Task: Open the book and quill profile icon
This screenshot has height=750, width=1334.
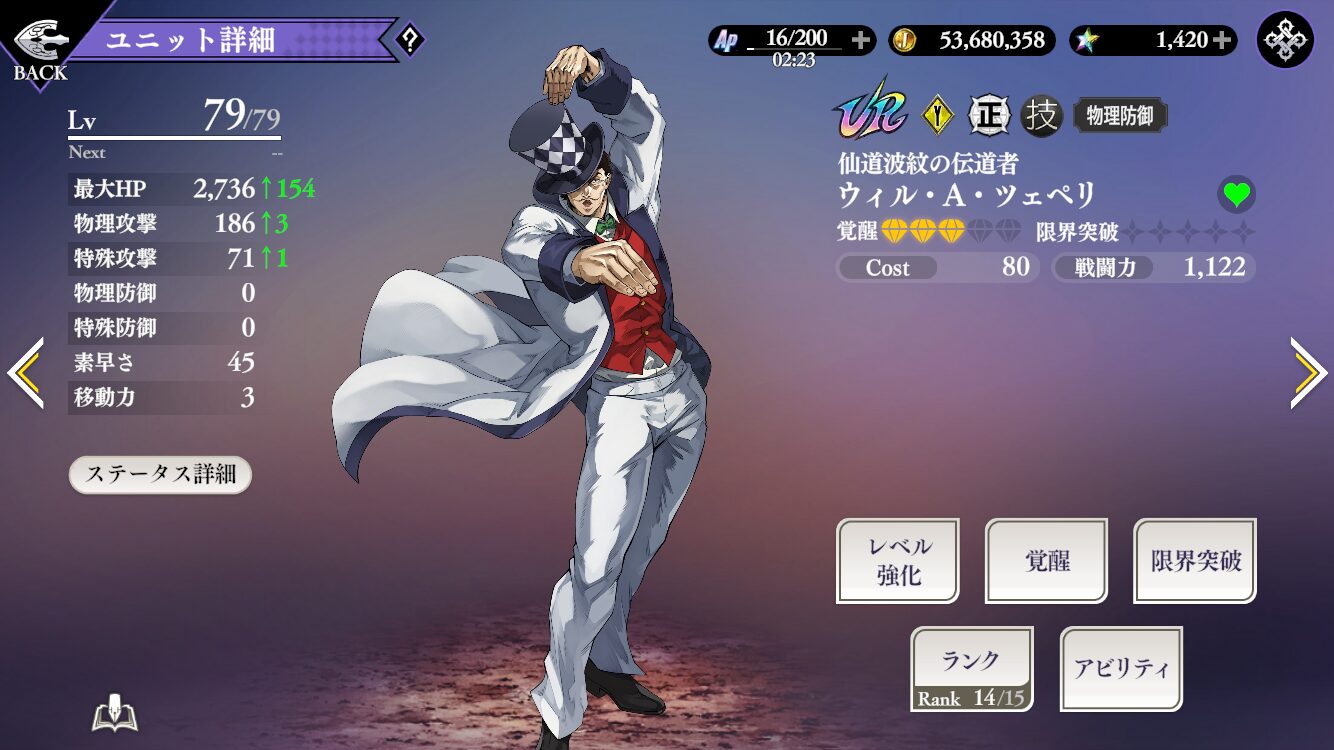Action: (114, 714)
